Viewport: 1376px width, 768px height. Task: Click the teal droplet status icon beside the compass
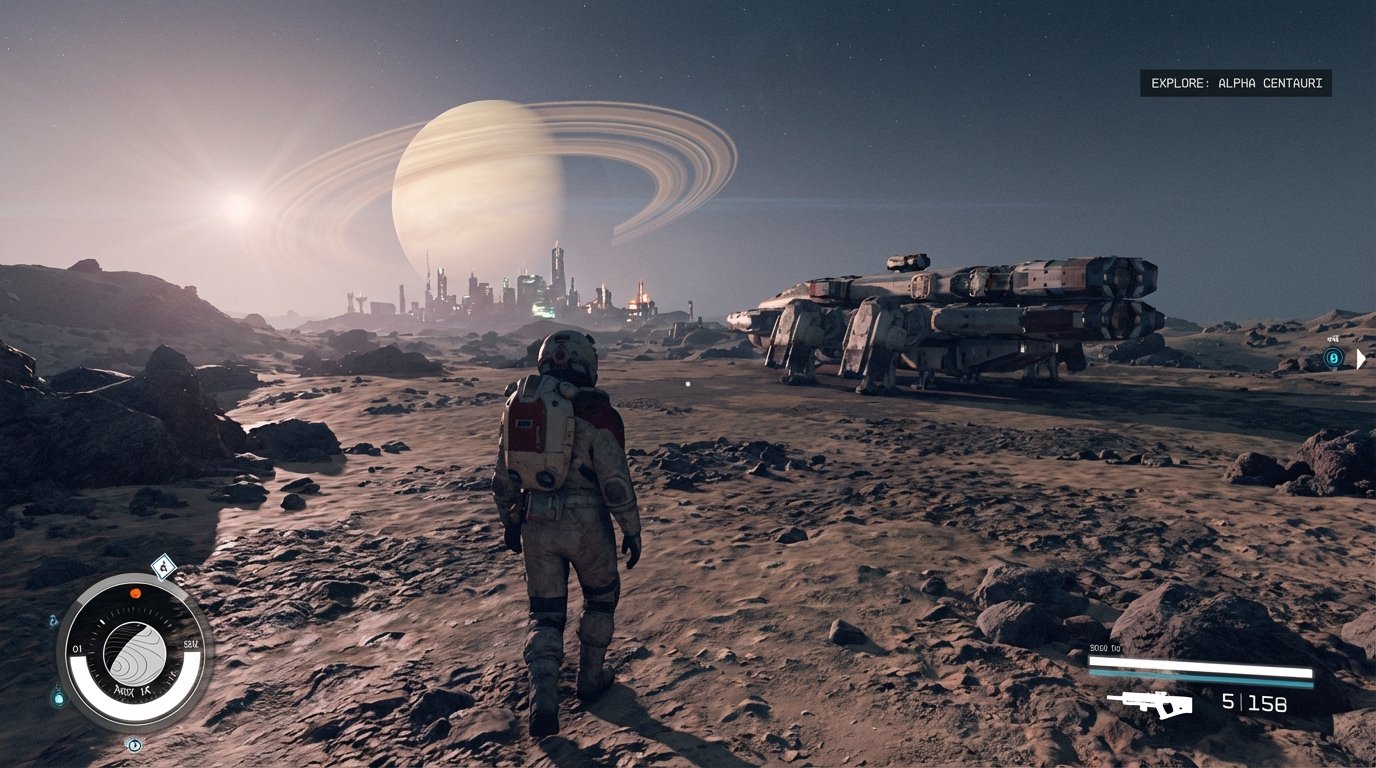(x=59, y=697)
